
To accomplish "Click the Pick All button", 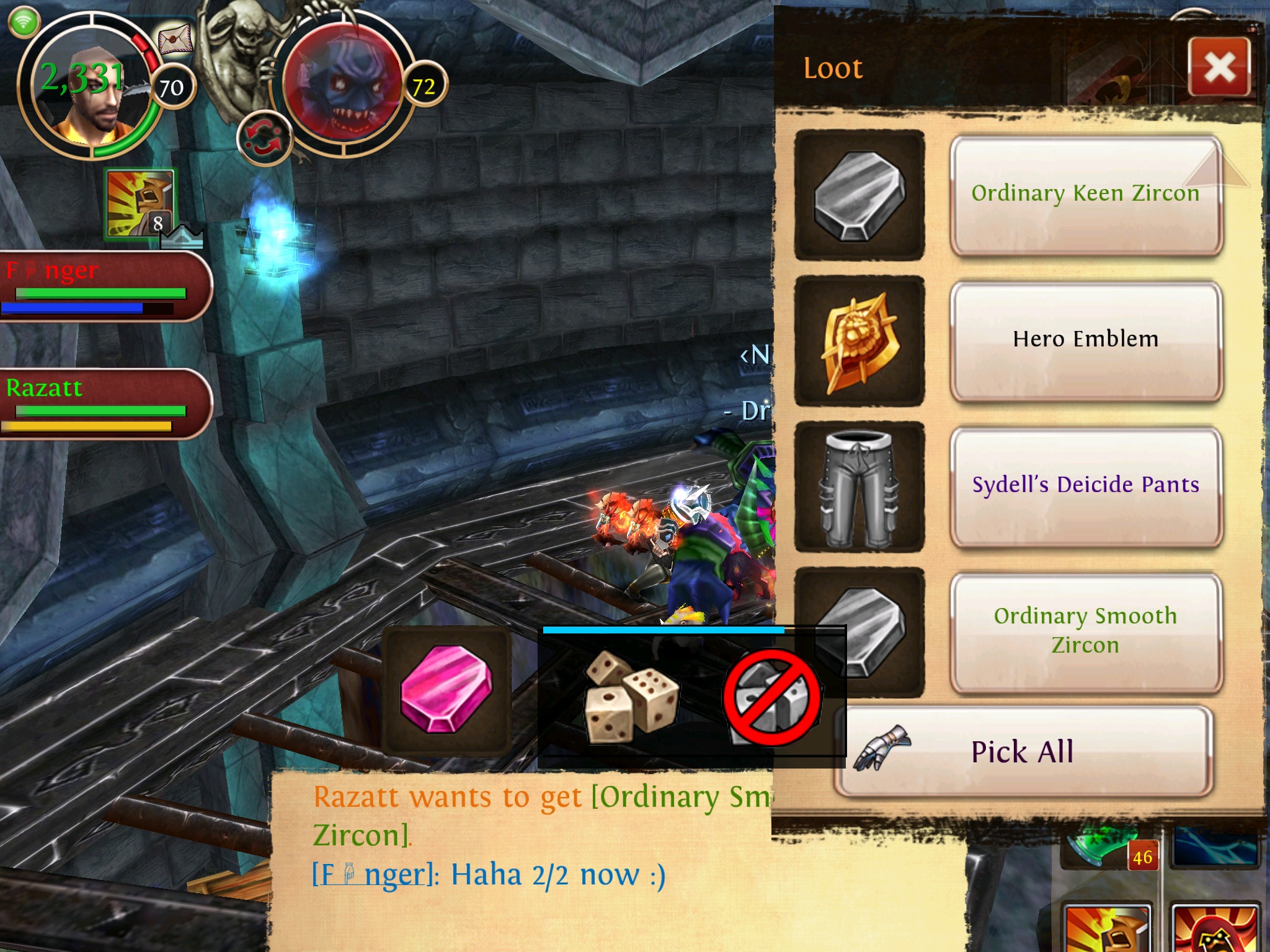I will tap(1023, 752).
